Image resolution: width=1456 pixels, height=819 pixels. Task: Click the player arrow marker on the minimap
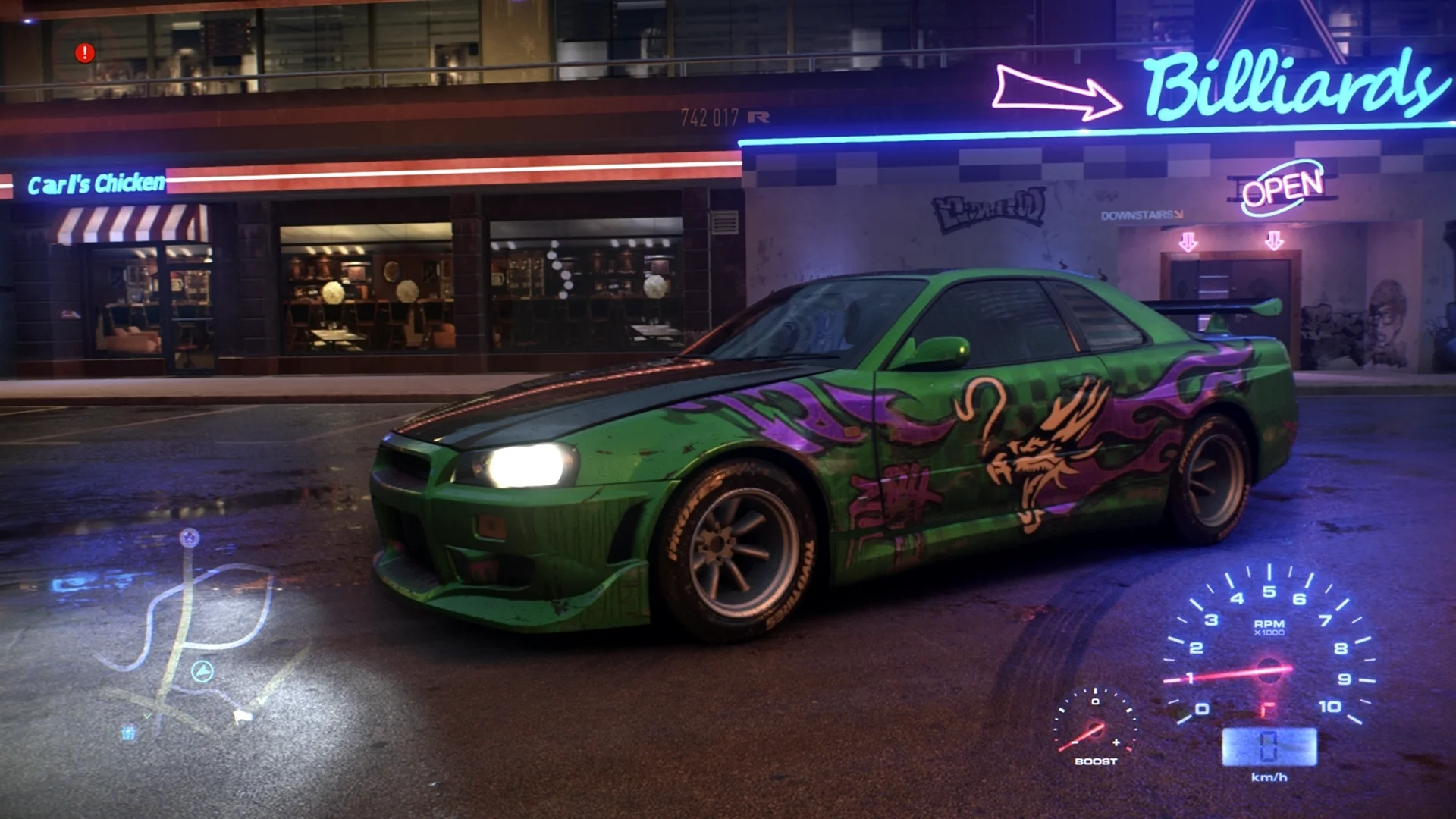[202, 671]
